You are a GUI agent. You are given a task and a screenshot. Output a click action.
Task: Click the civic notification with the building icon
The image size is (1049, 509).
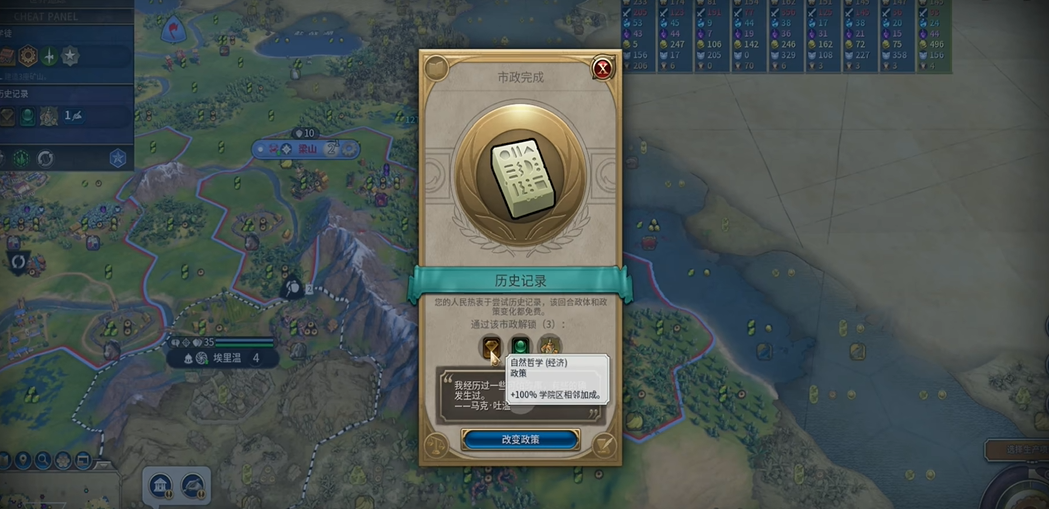click(160, 486)
